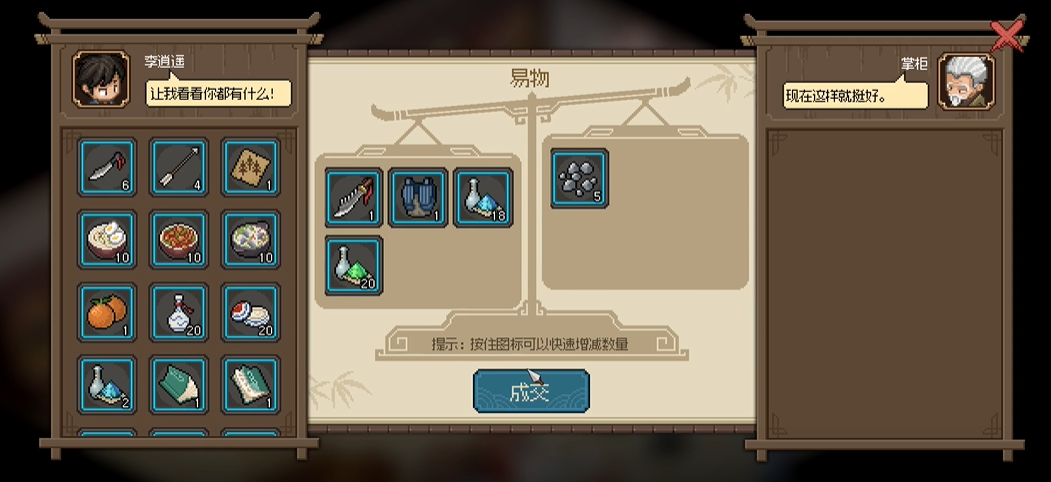Click the green powder flask in offer

[x=354, y=265]
